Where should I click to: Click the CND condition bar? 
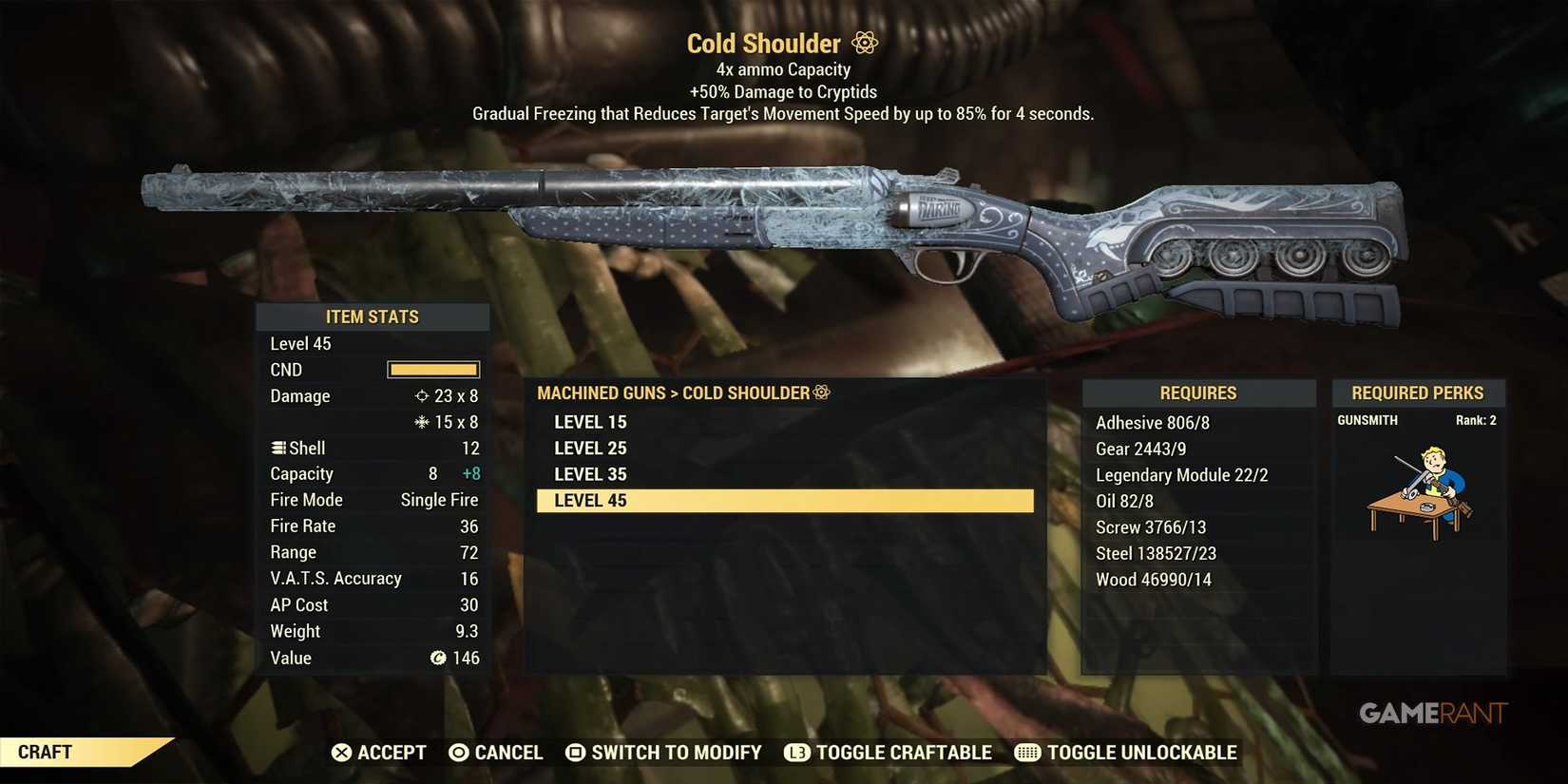433,370
